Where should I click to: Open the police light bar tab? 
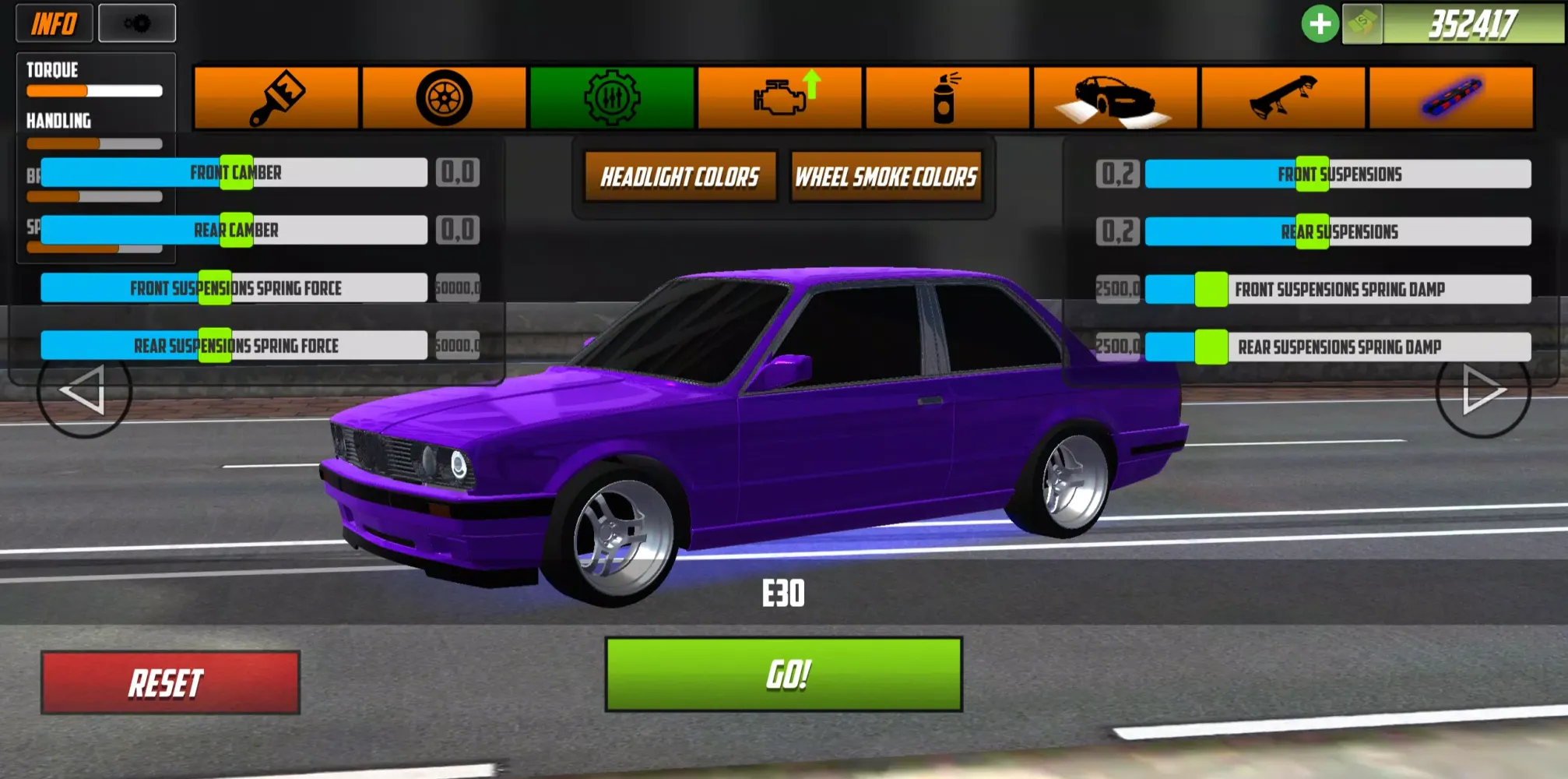pyautogui.click(x=1451, y=98)
